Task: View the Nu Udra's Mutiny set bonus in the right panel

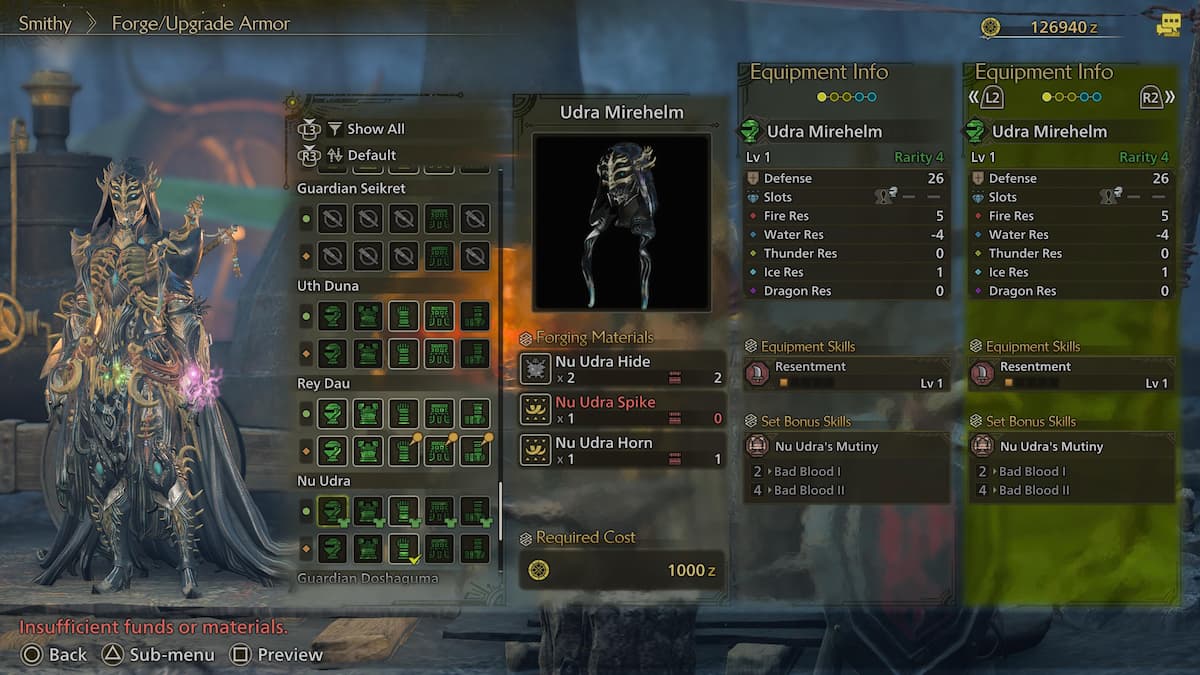Action: pos(1072,447)
